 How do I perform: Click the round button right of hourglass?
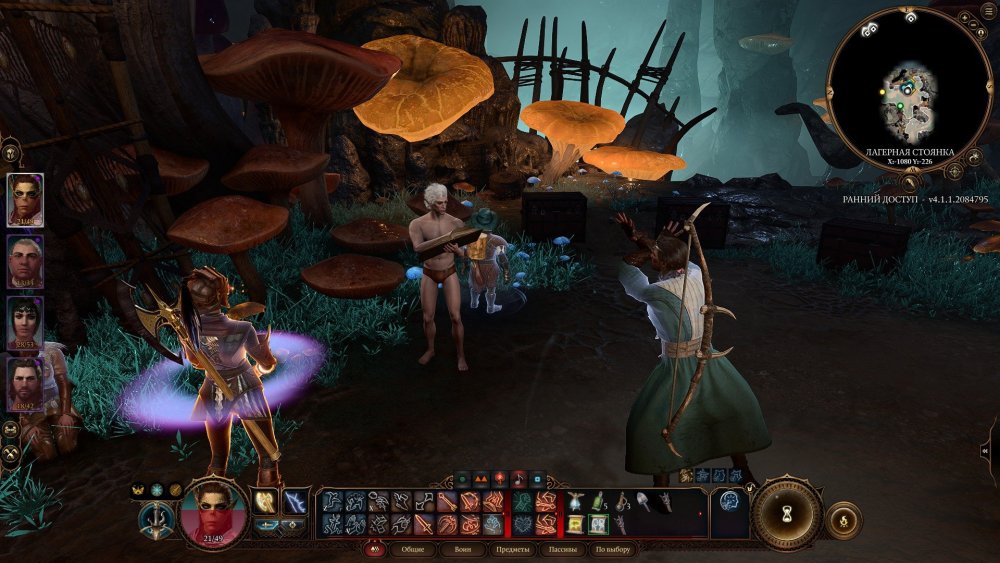tap(843, 520)
